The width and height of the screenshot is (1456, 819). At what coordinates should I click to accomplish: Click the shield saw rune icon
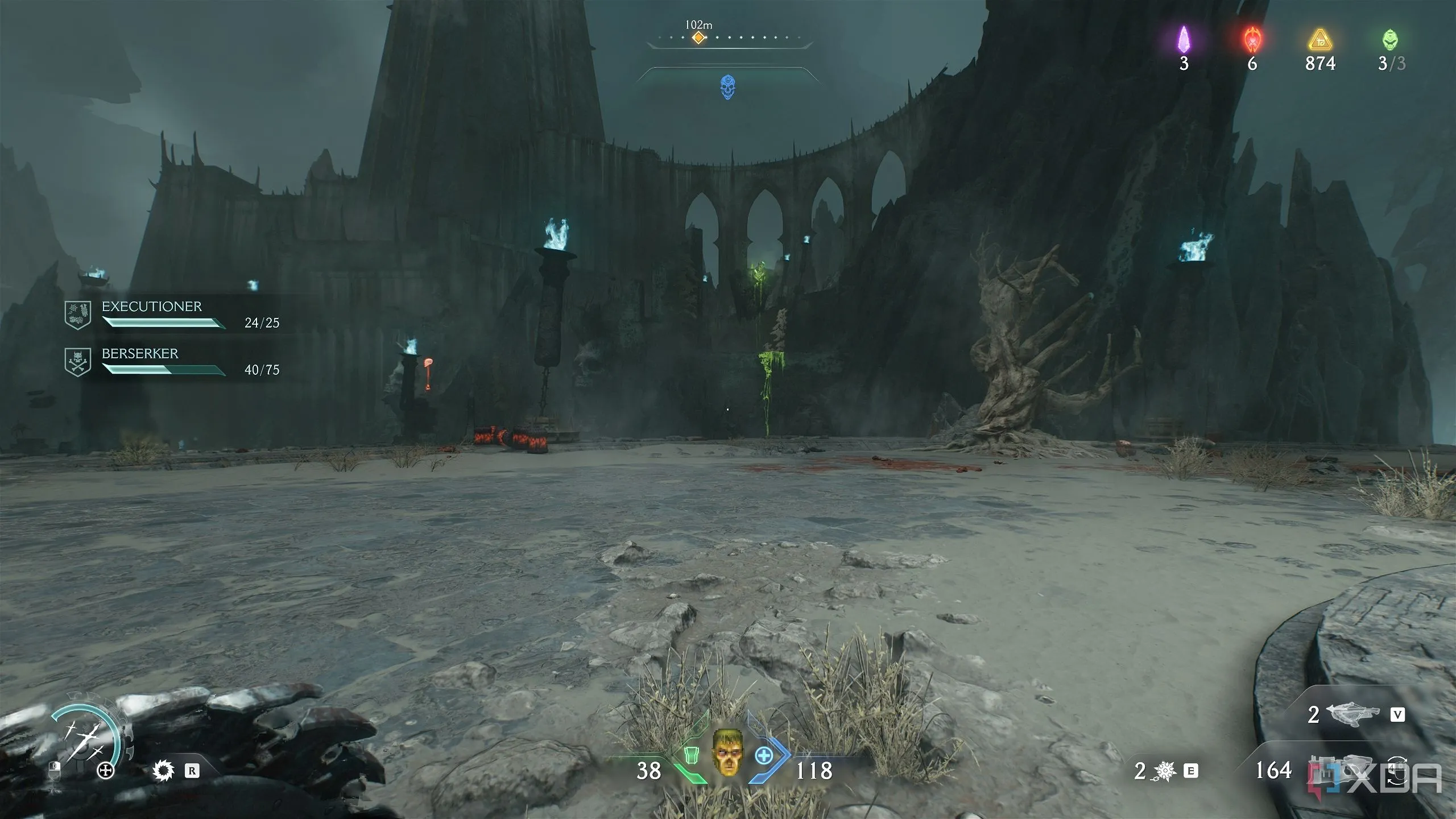coord(163,771)
